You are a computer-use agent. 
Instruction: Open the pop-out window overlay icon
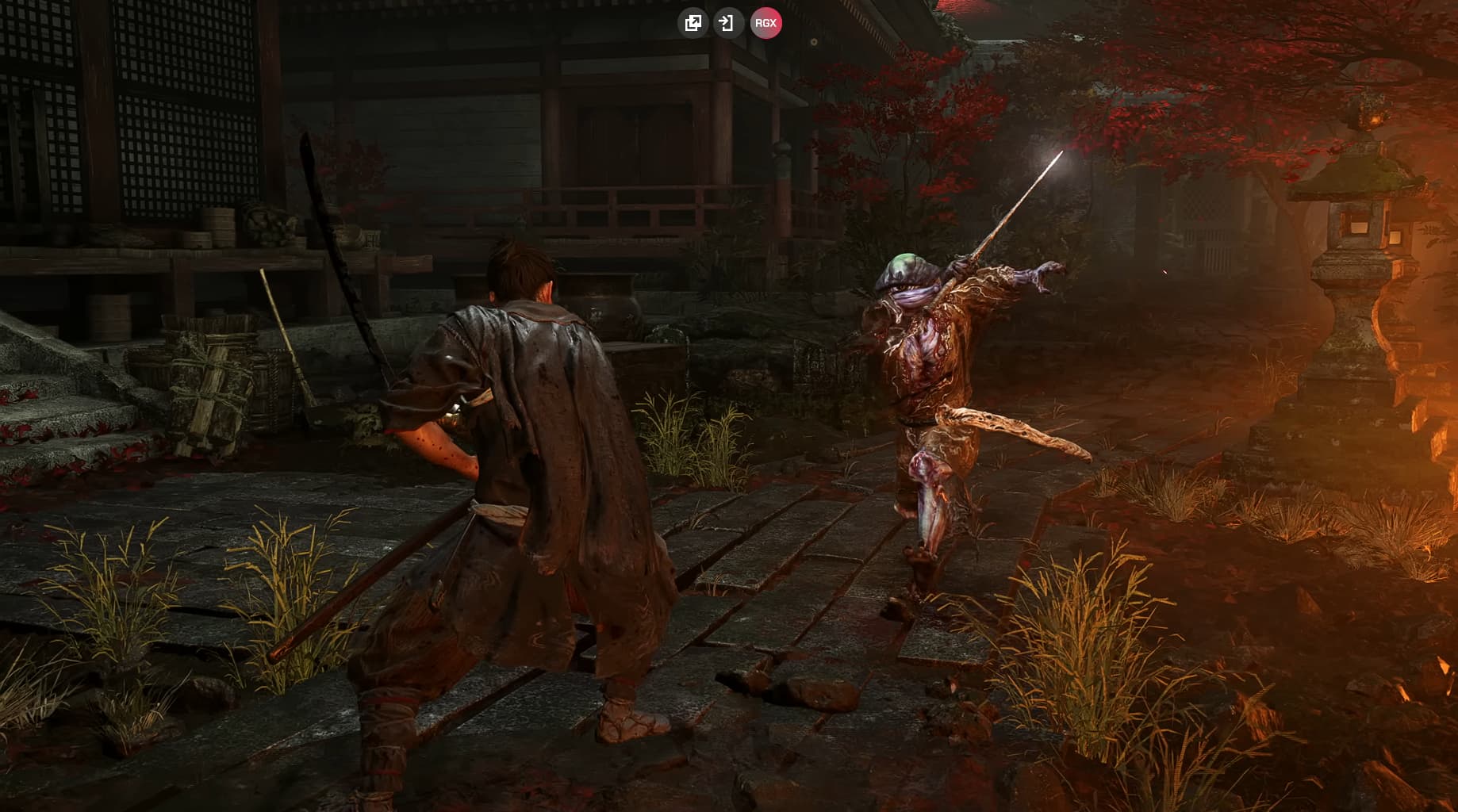(x=693, y=23)
